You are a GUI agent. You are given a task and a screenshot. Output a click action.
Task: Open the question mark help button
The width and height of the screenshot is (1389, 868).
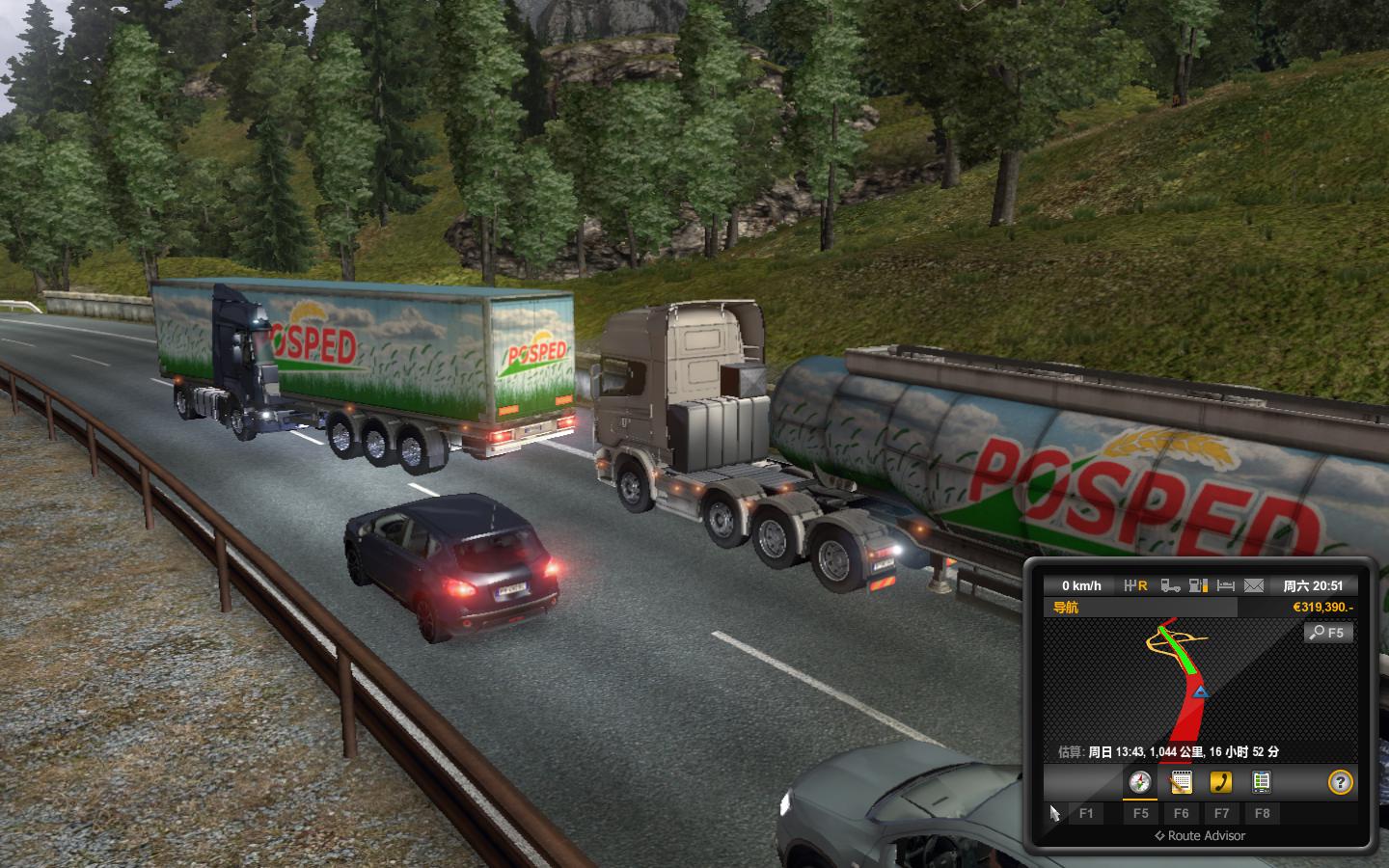coord(1340,782)
